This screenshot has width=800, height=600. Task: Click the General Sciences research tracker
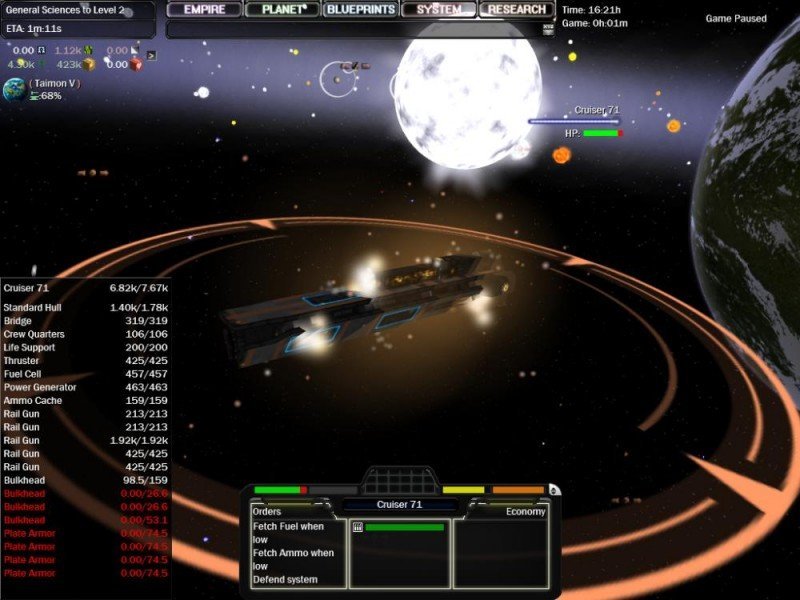(x=66, y=10)
